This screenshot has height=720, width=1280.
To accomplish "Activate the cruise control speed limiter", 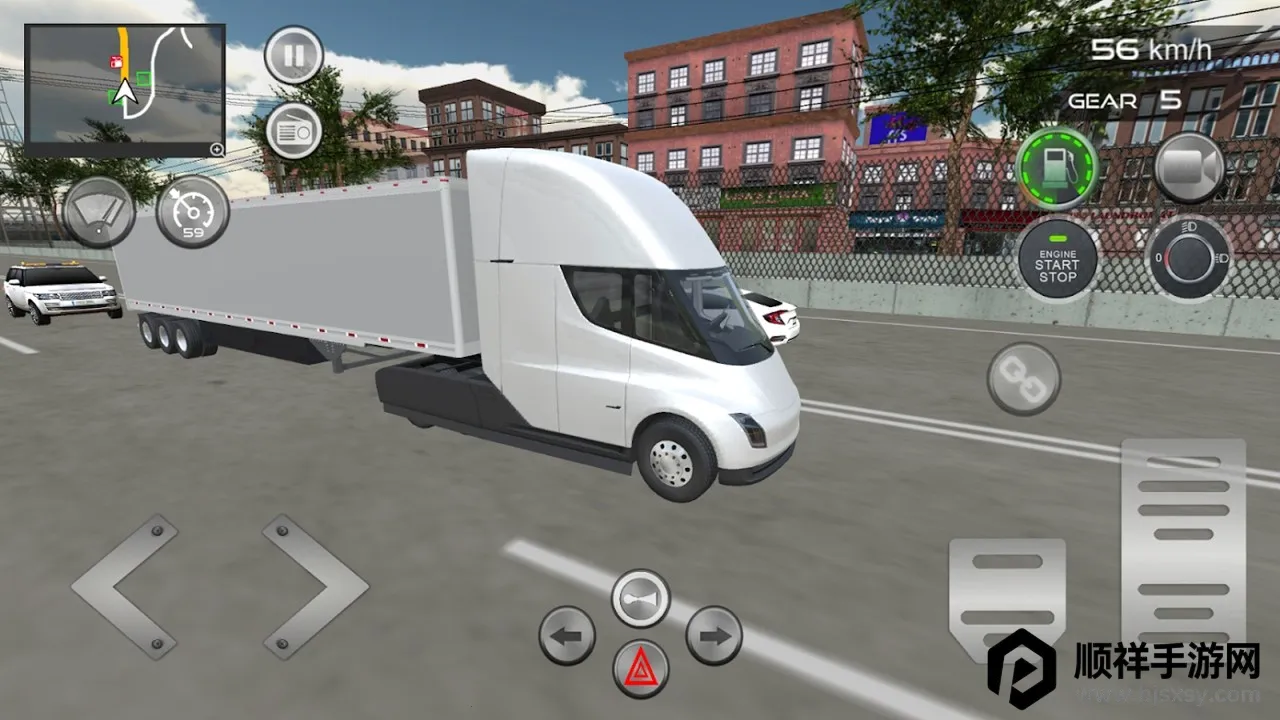I will [x=192, y=213].
